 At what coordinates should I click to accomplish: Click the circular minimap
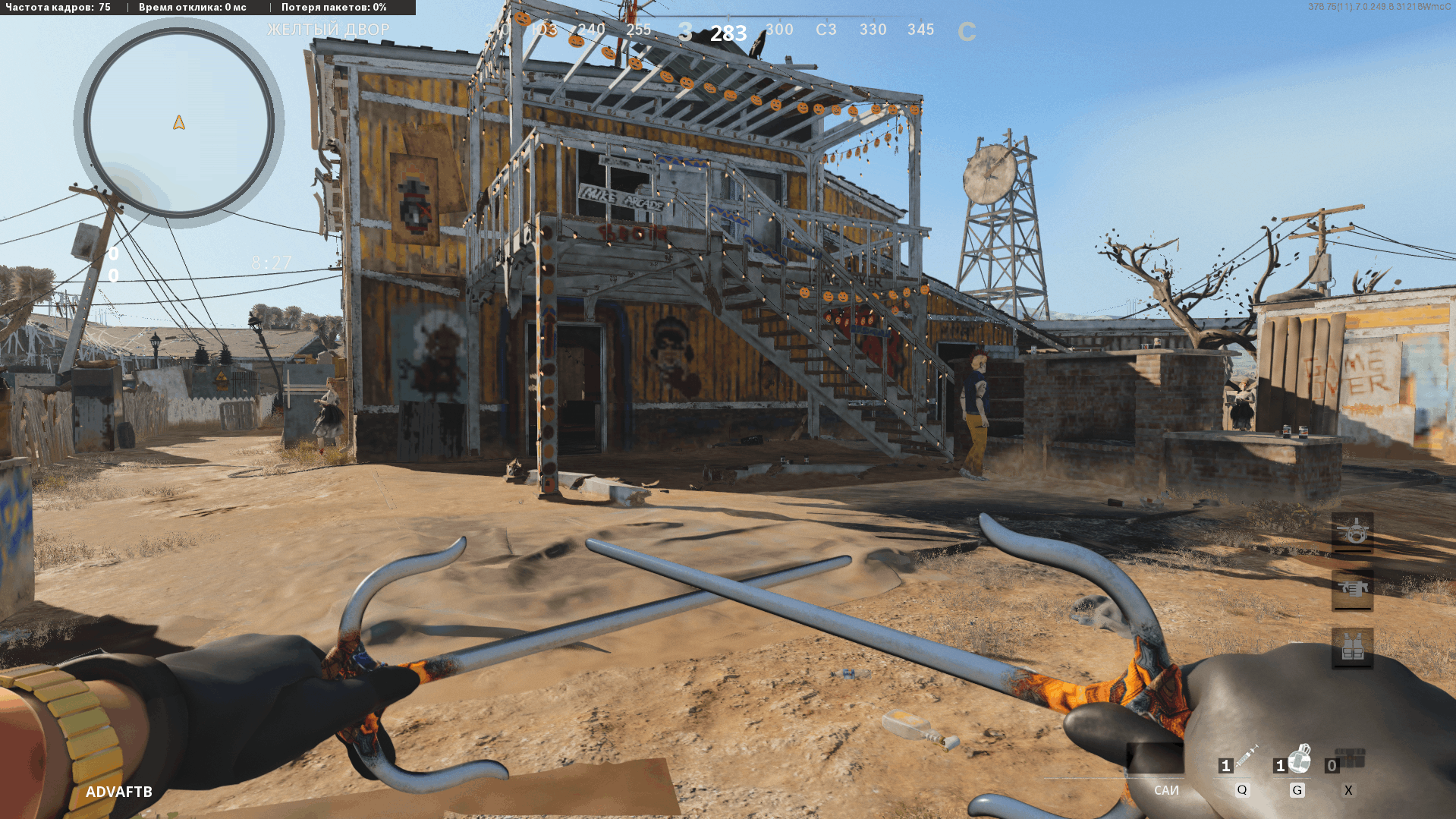179,123
